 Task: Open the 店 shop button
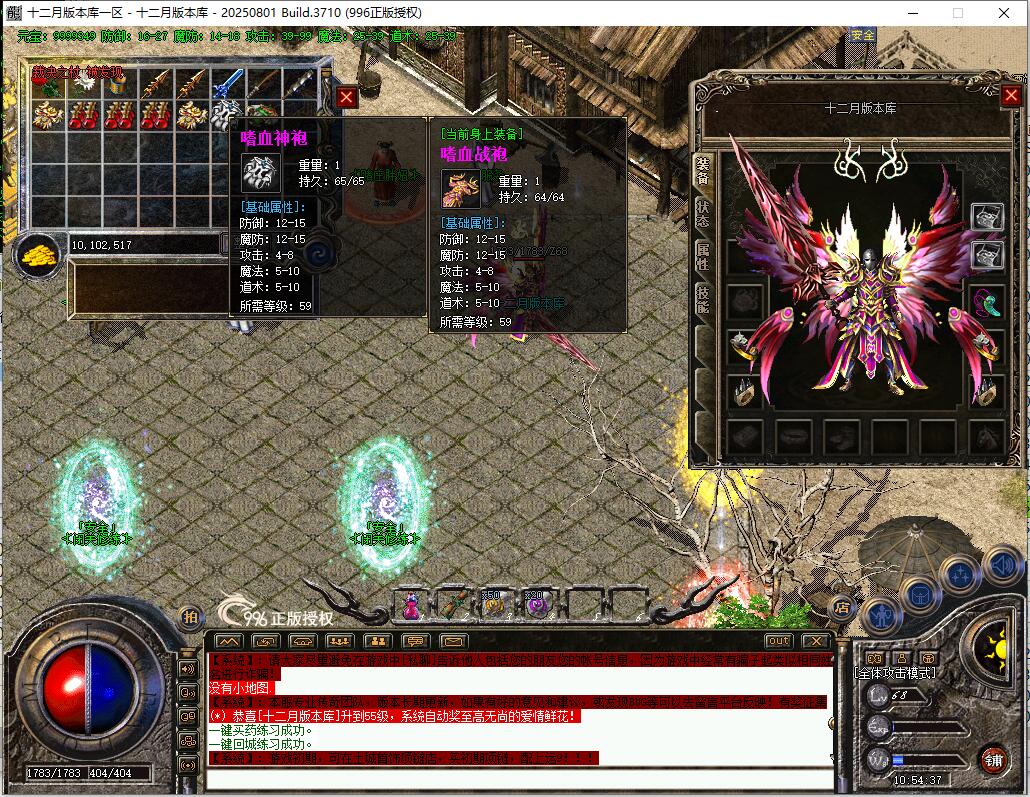click(842, 606)
